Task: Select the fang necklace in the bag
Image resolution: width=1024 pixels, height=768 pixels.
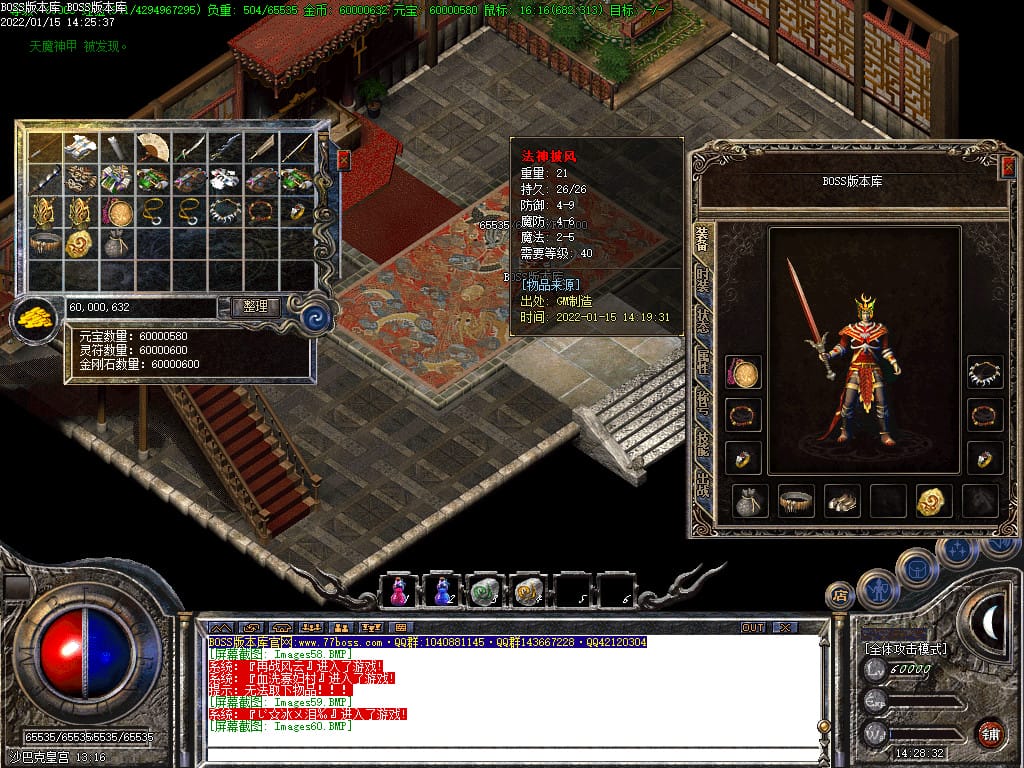Action: coord(224,211)
